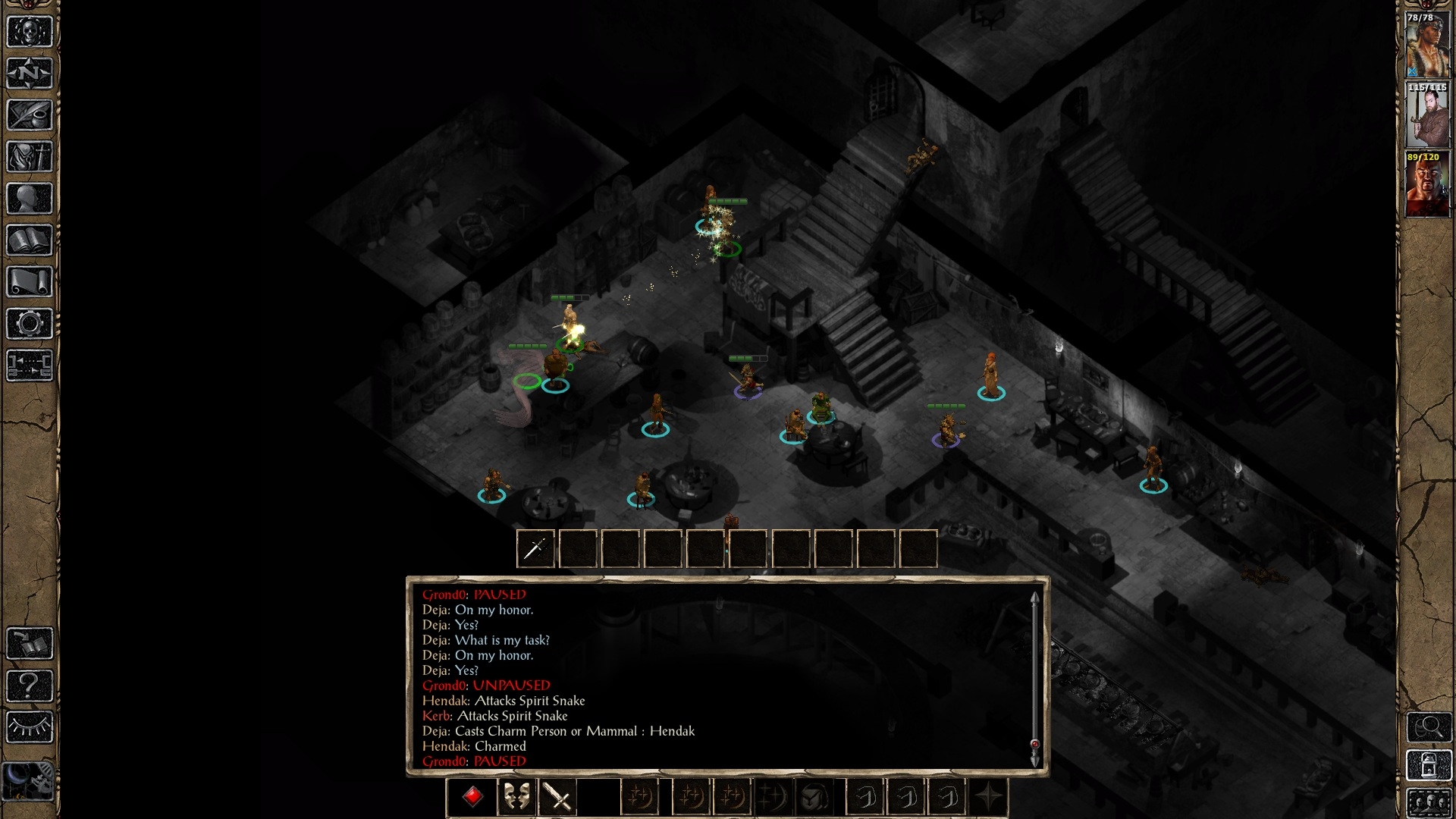Open the options gear menu
Screen dimensions: 1456x819
pos(30,324)
